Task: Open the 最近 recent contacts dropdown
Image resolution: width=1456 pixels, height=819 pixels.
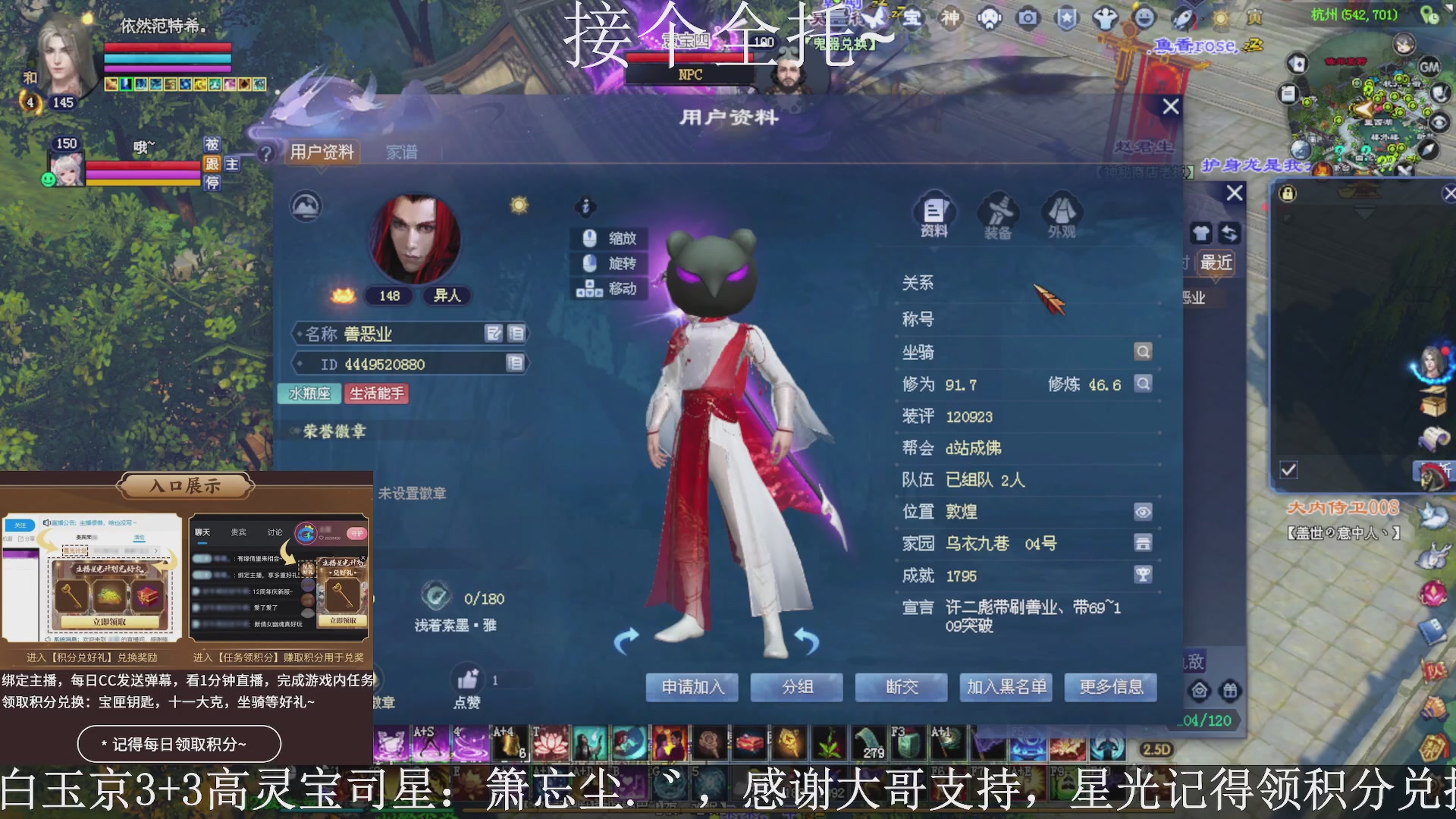Action: point(1216,263)
